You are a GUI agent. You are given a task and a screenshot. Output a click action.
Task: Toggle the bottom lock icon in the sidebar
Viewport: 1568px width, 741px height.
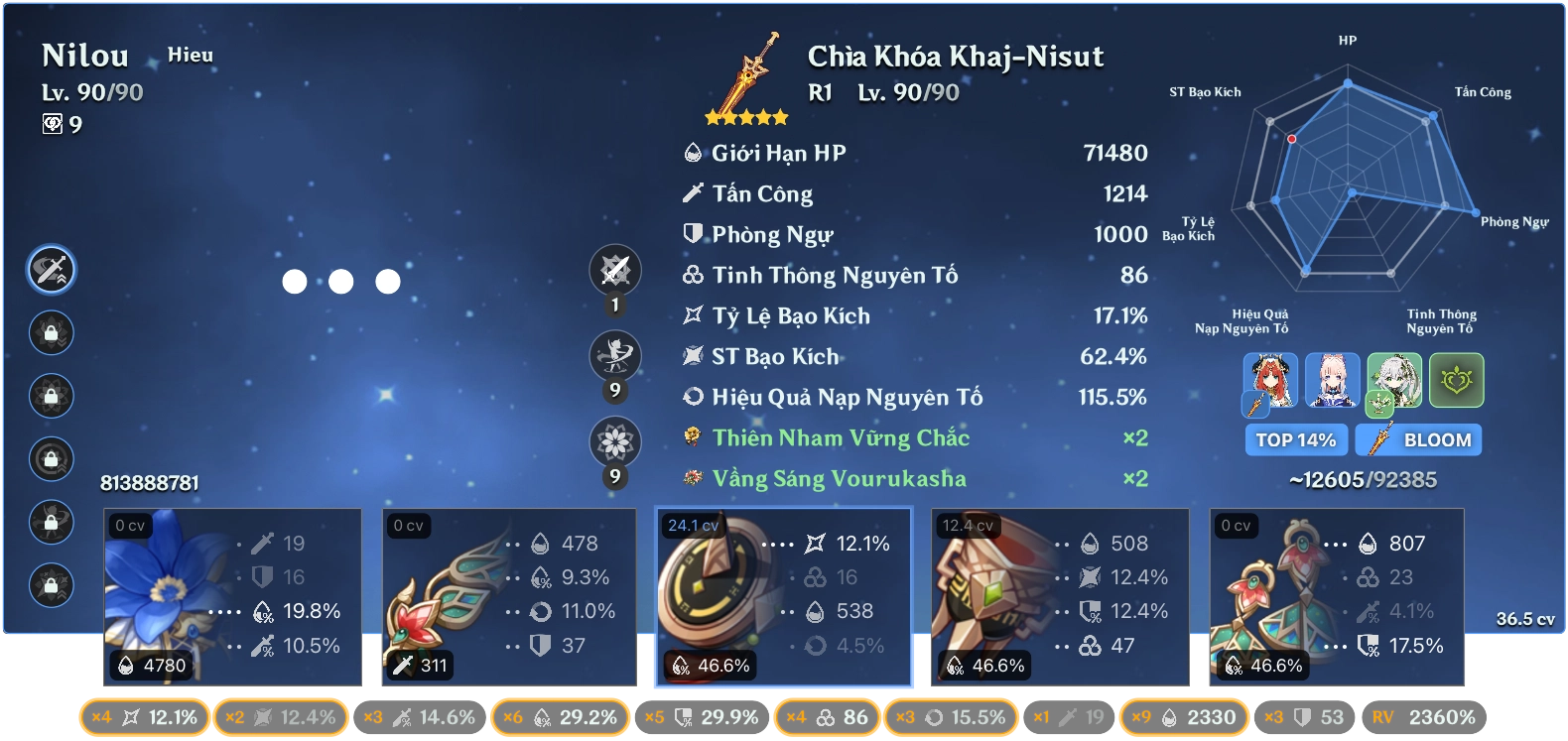tap(51, 585)
